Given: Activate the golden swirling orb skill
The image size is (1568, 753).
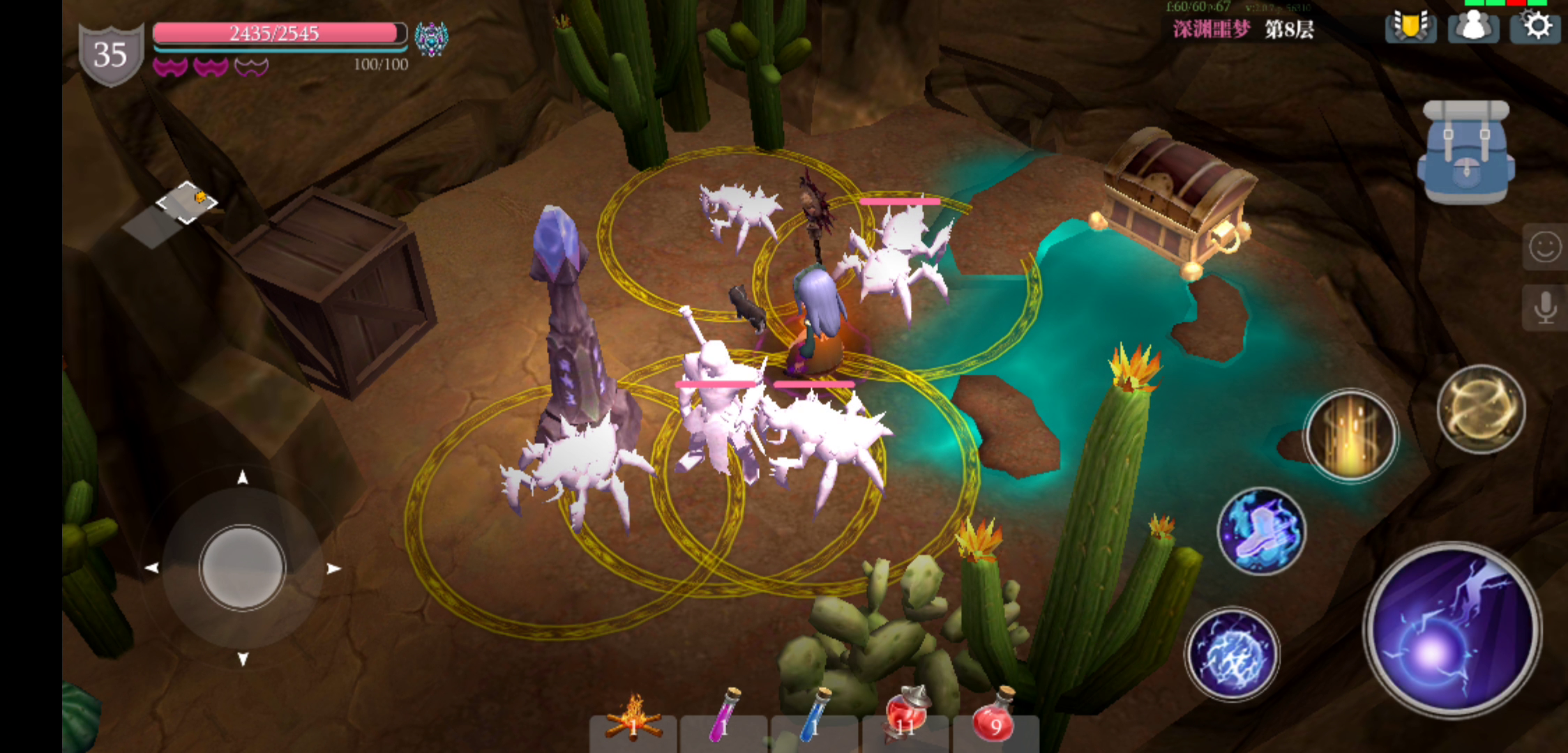Looking at the screenshot, I should (x=1481, y=409).
